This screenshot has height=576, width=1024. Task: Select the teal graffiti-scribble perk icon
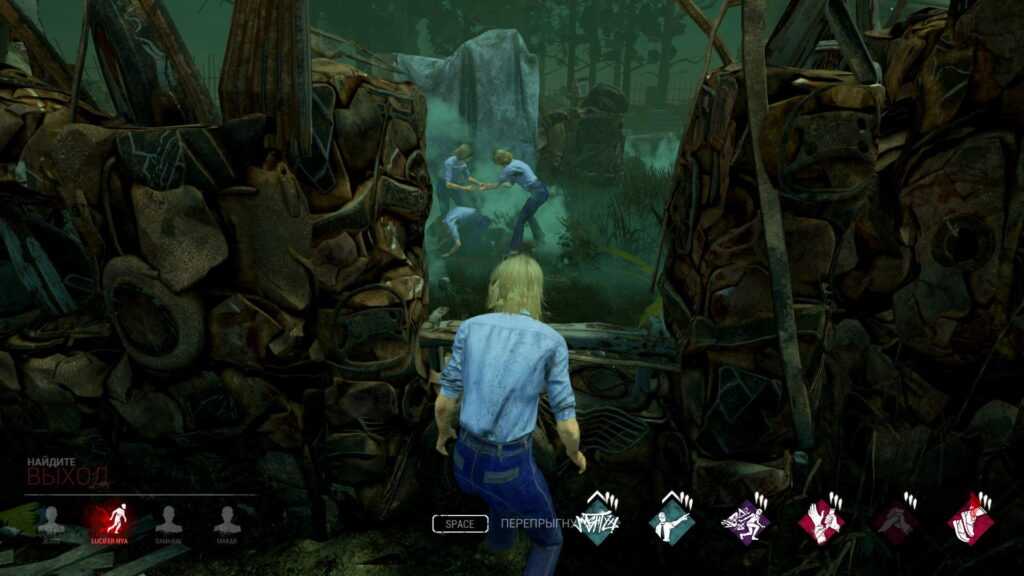click(x=596, y=521)
